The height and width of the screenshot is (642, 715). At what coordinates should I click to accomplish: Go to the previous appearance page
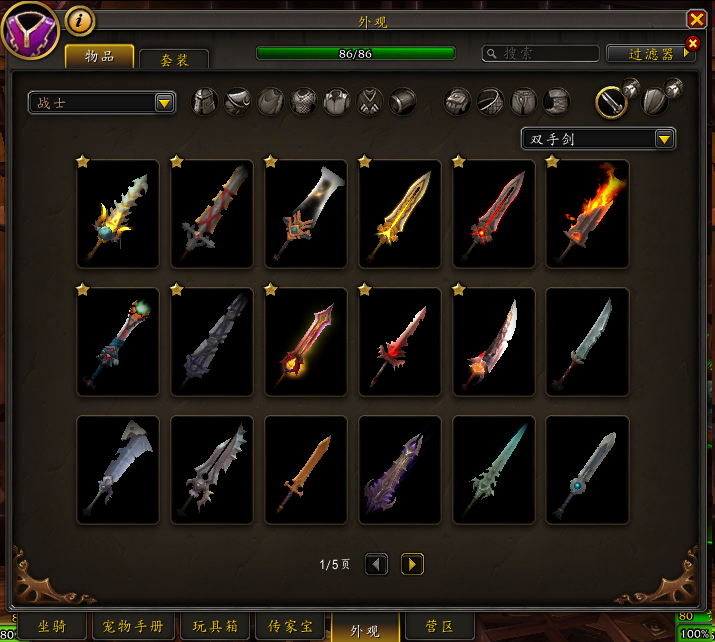click(376, 564)
